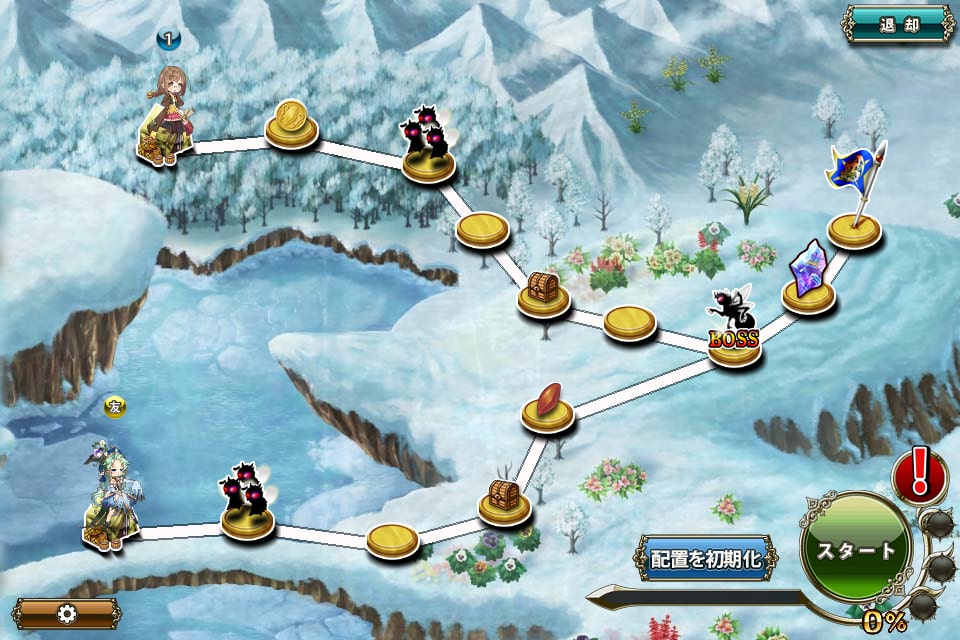The height and width of the screenshot is (640, 960).
Task: Choose the BOSS node on the map
Action: tap(735, 332)
